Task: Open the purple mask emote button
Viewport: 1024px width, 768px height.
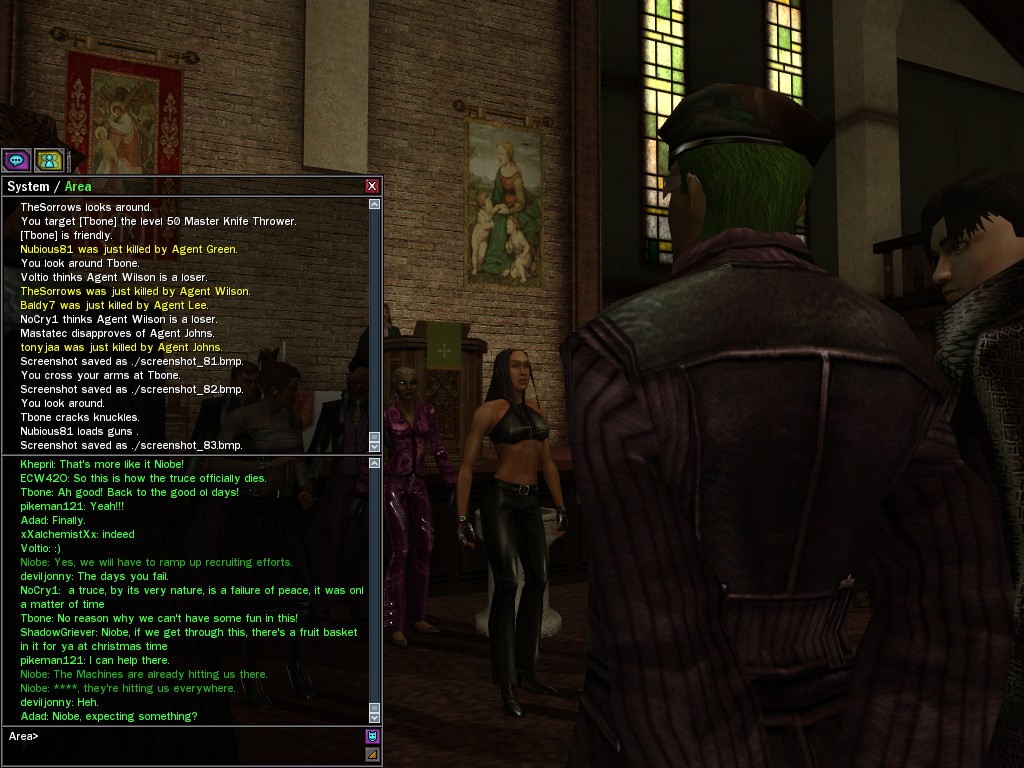Action: 372,736
